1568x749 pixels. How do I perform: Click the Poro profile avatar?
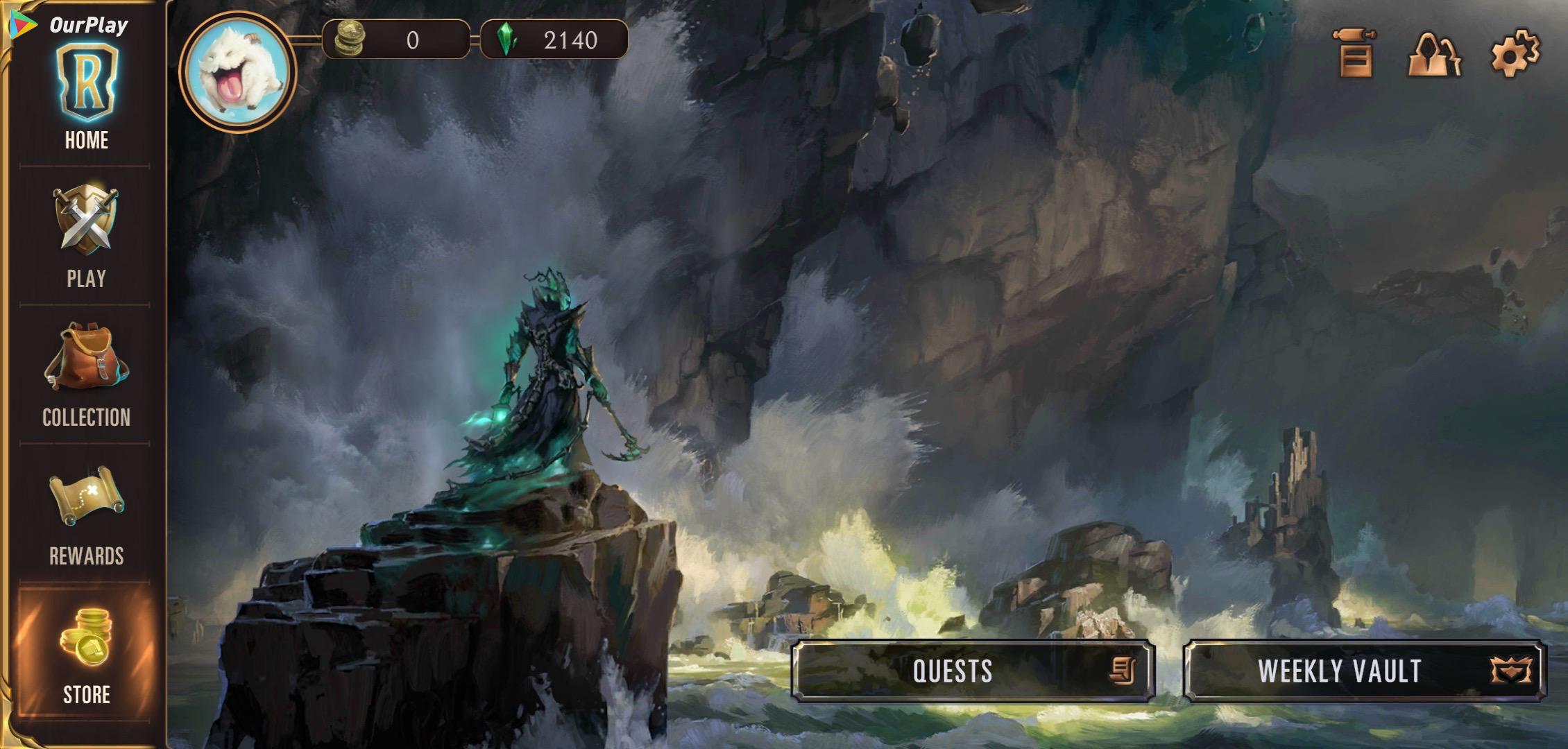click(x=238, y=71)
